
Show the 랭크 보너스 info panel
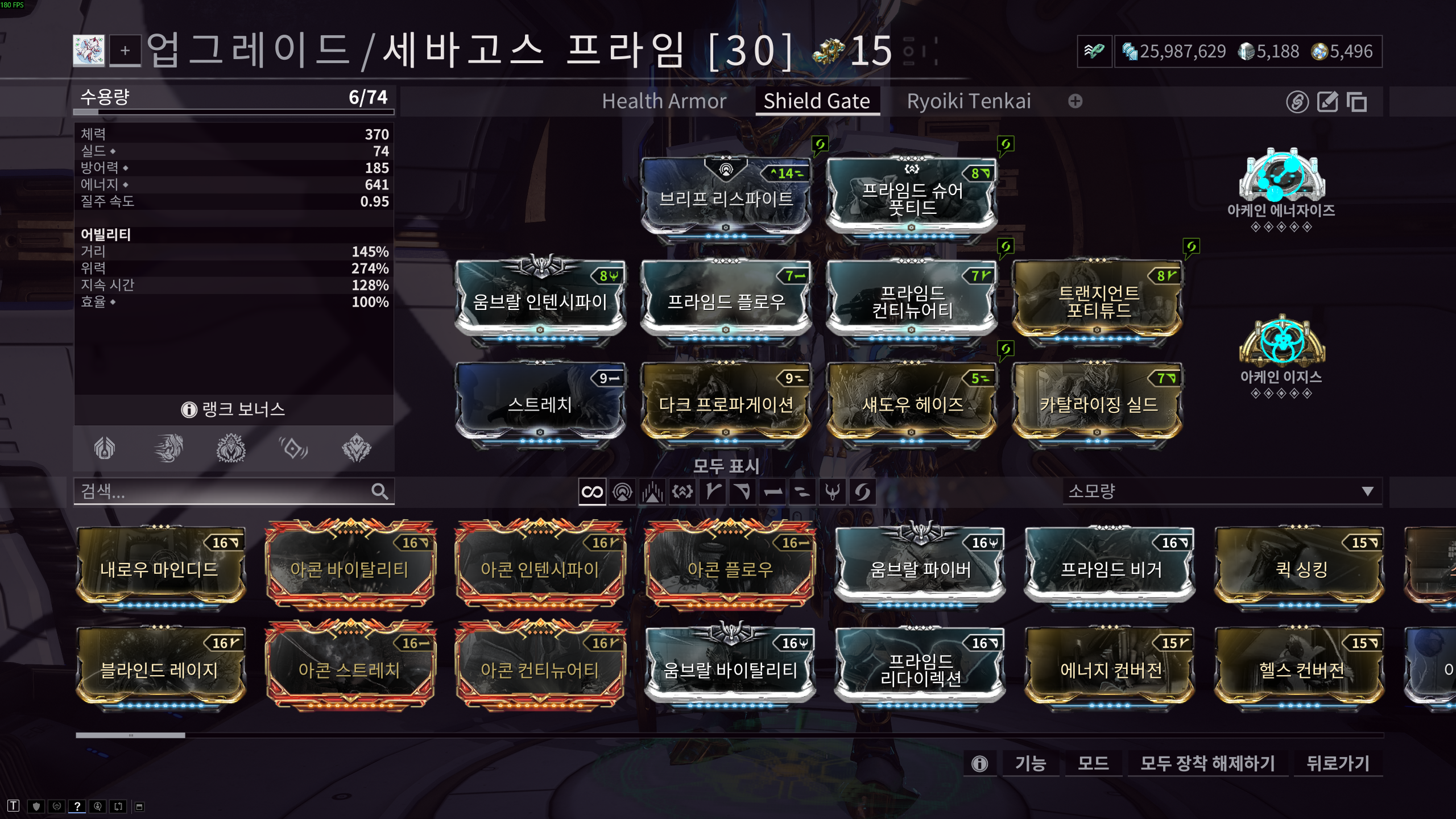(234, 409)
